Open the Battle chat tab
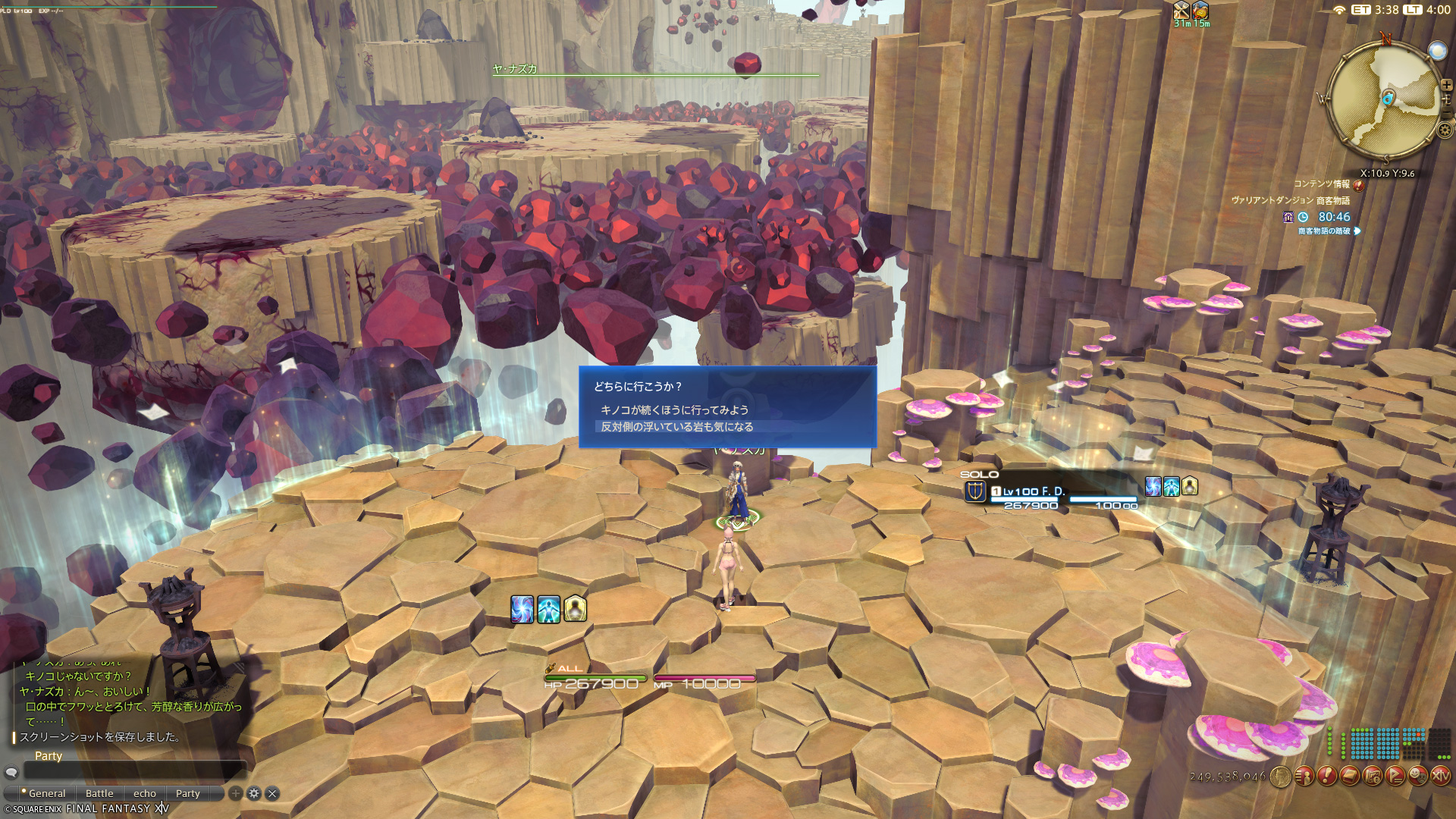Viewport: 1456px width, 819px height. point(99,793)
